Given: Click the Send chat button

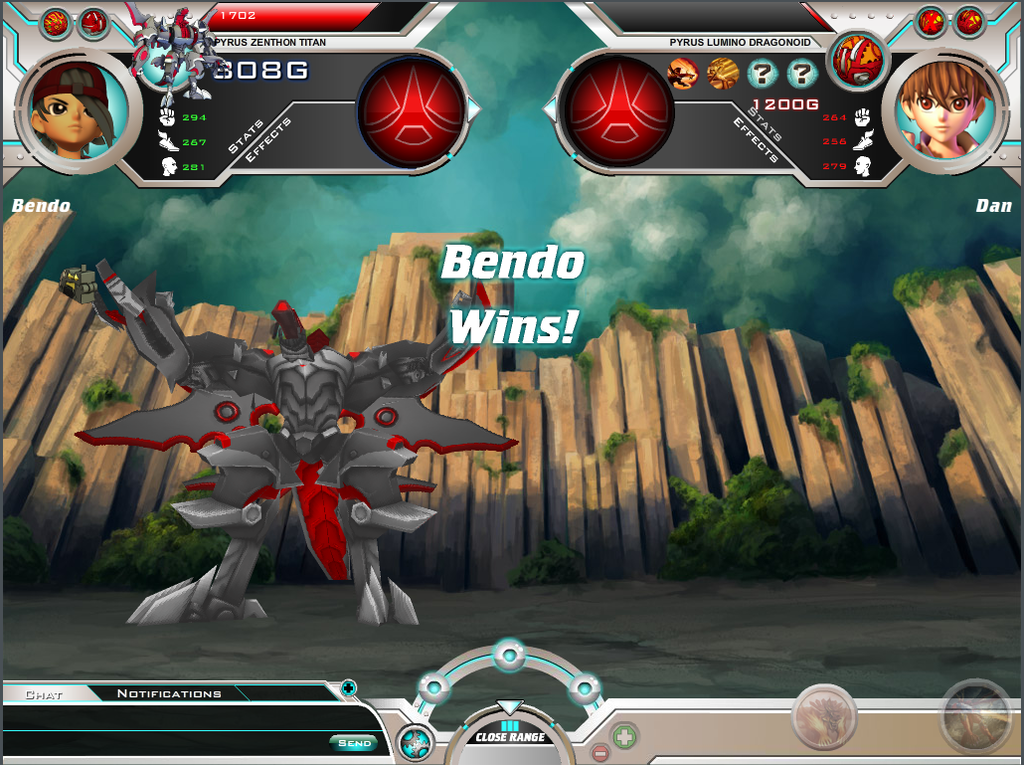Looking at the screenshot, I should pos(354,743).
